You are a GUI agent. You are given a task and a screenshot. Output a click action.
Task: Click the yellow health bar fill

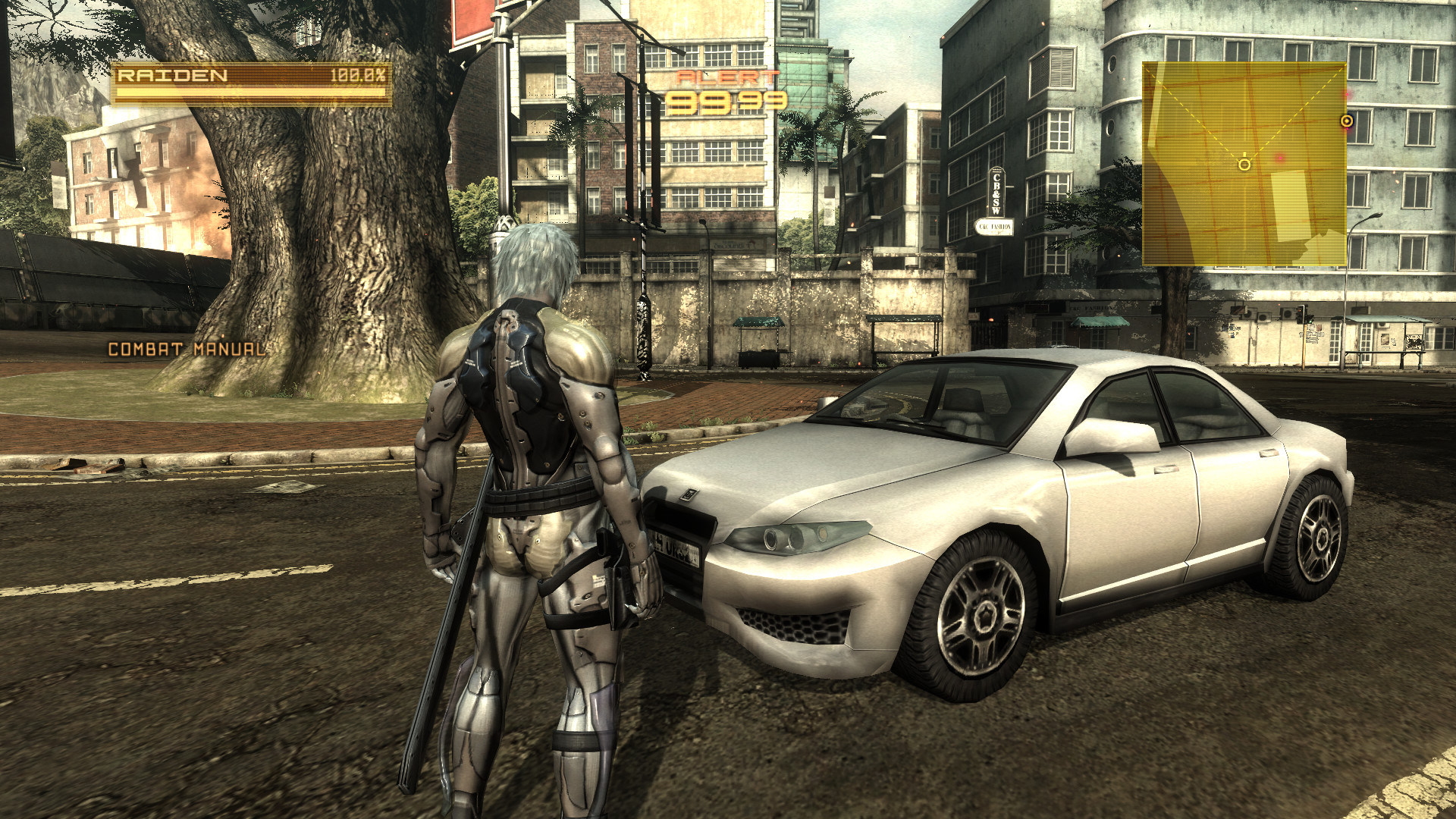click(x=250, y=93)
